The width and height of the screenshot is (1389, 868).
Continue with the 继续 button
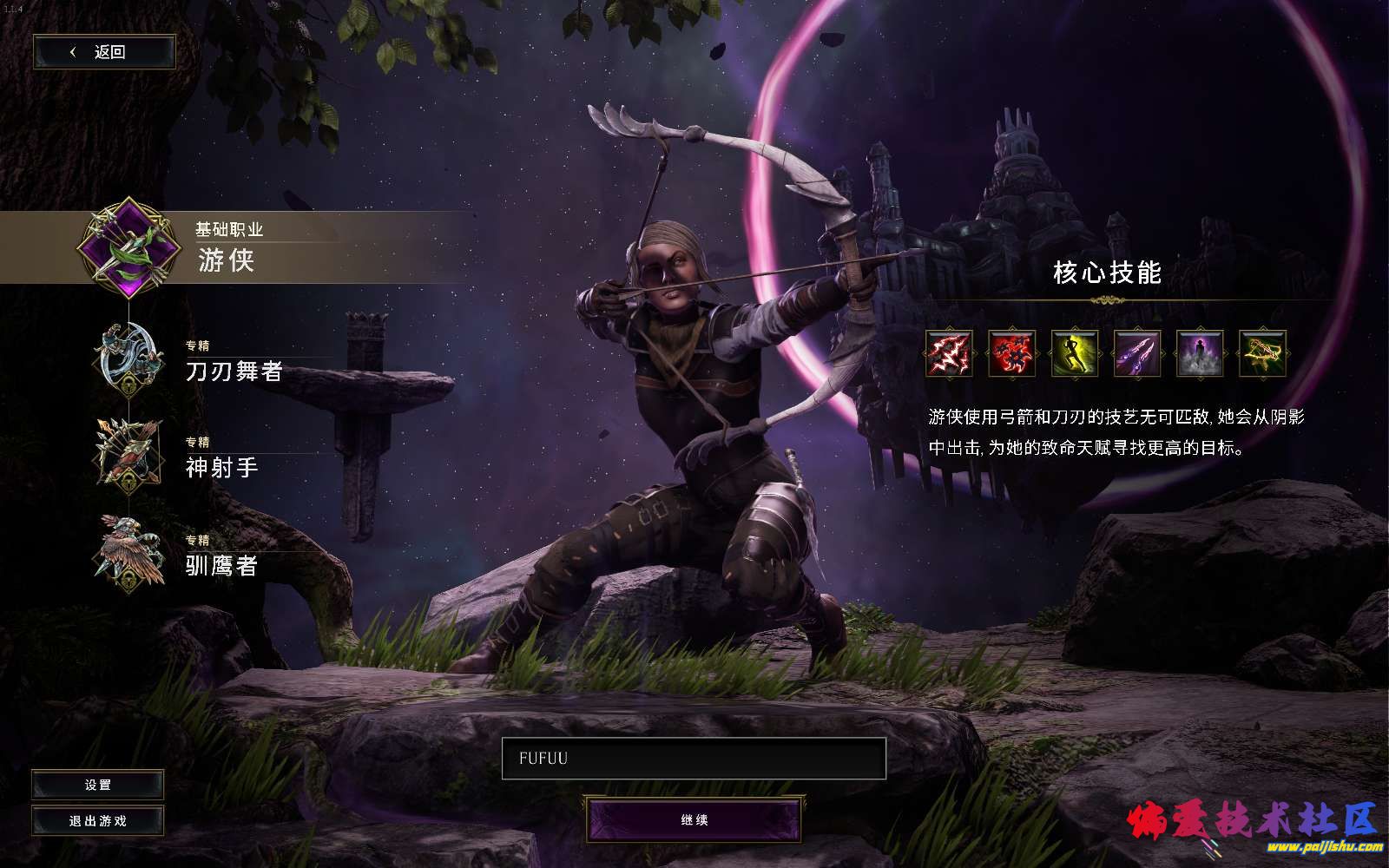694,820
